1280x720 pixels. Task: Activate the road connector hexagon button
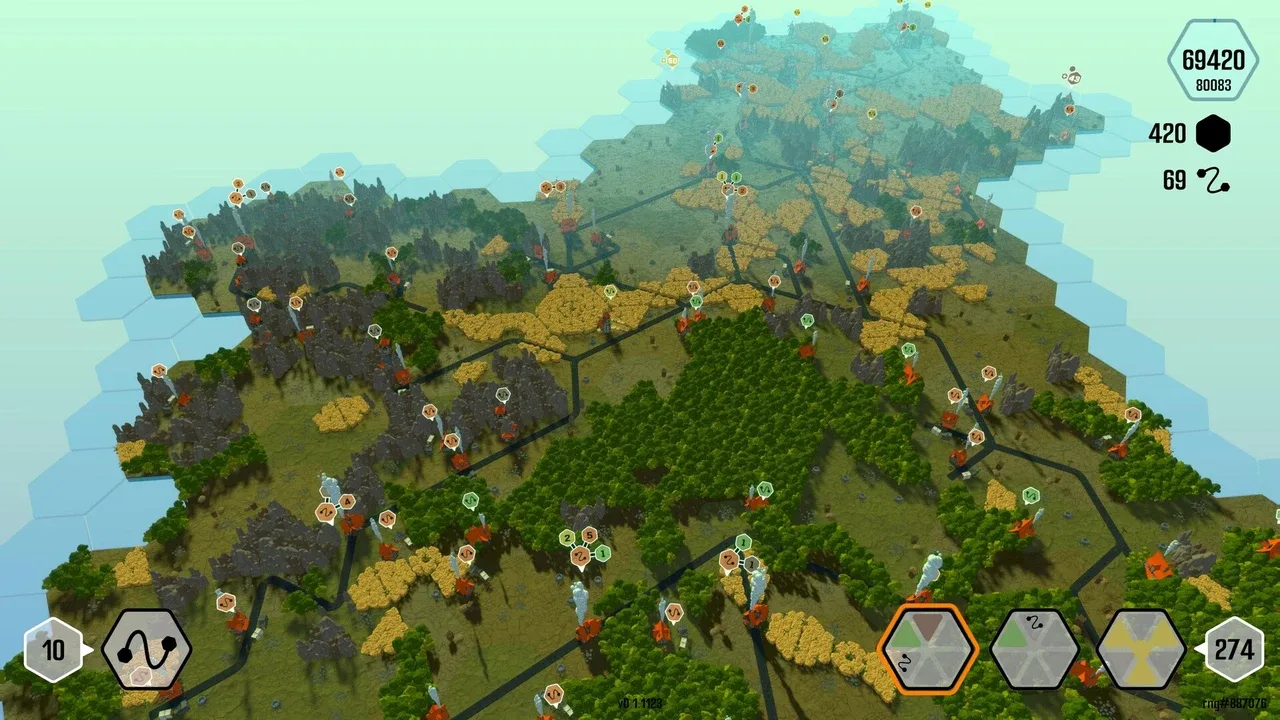pos(146,649)
